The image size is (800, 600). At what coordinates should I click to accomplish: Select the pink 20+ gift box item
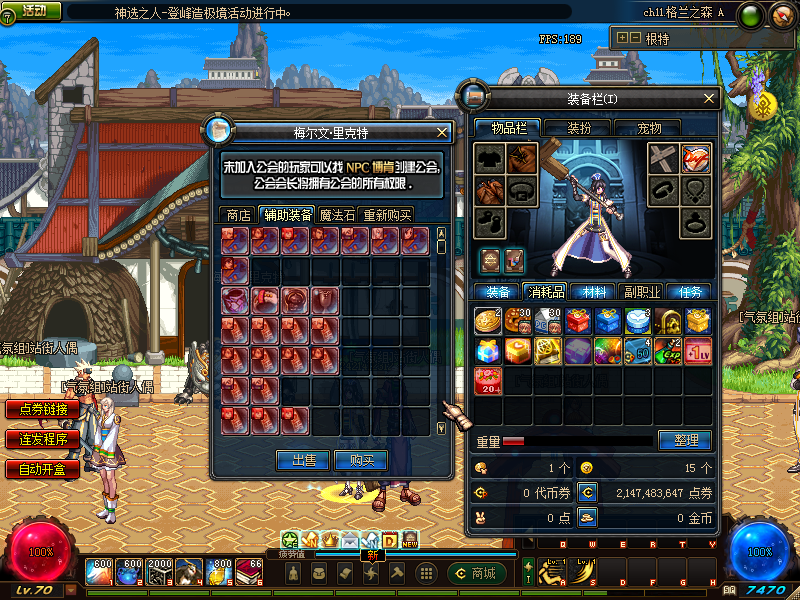pos(488,381)
